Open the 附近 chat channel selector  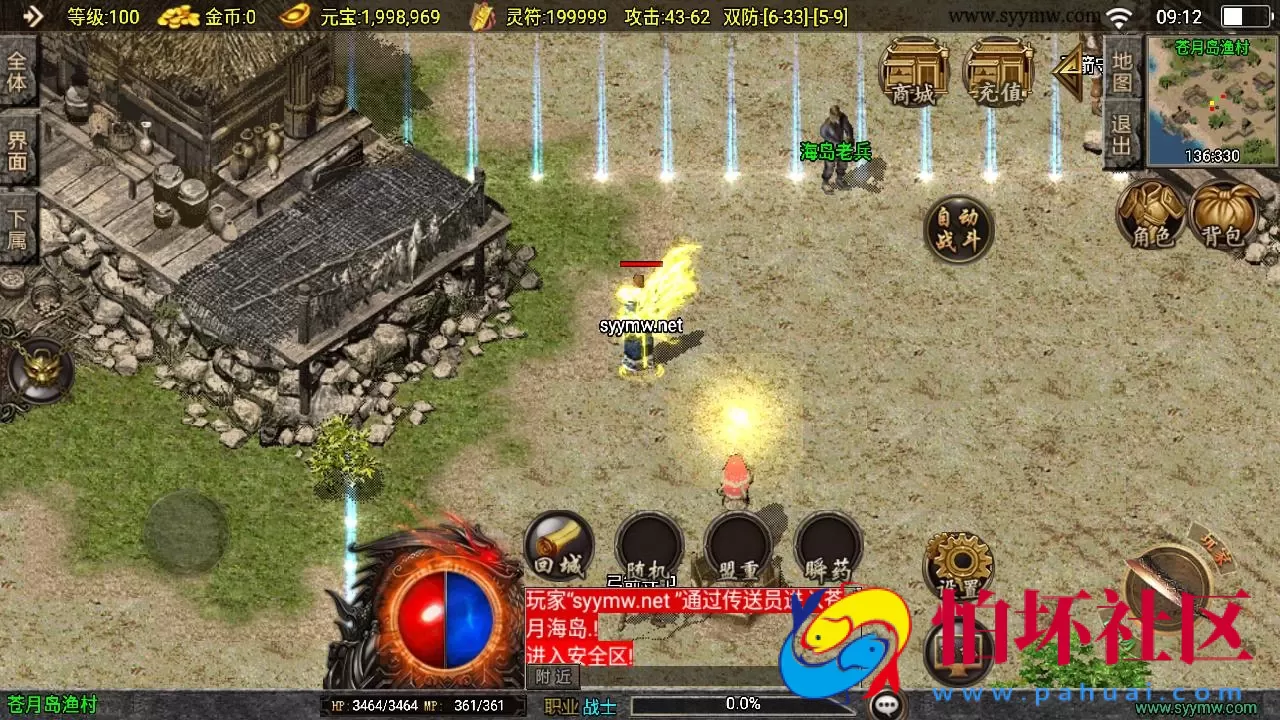pos(555,676)
